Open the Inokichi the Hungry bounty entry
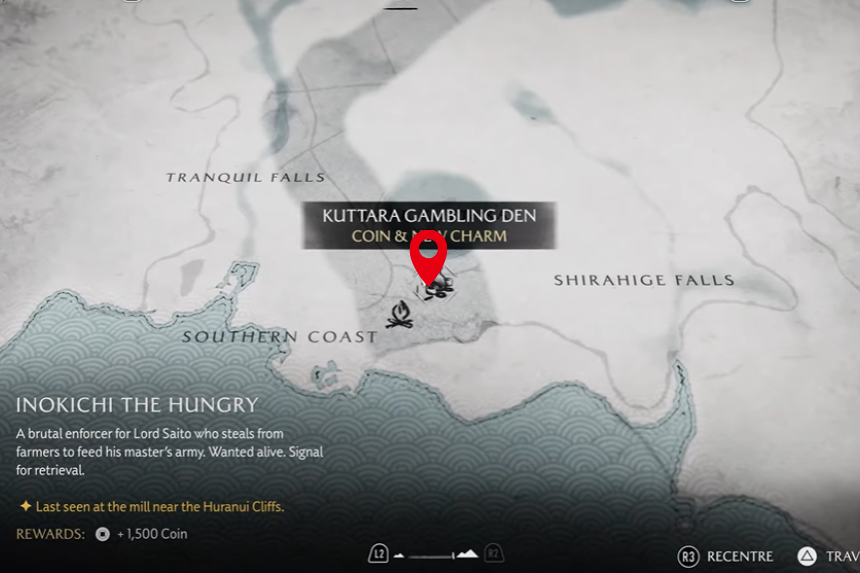Screen dimensions: 860x573 137,405
